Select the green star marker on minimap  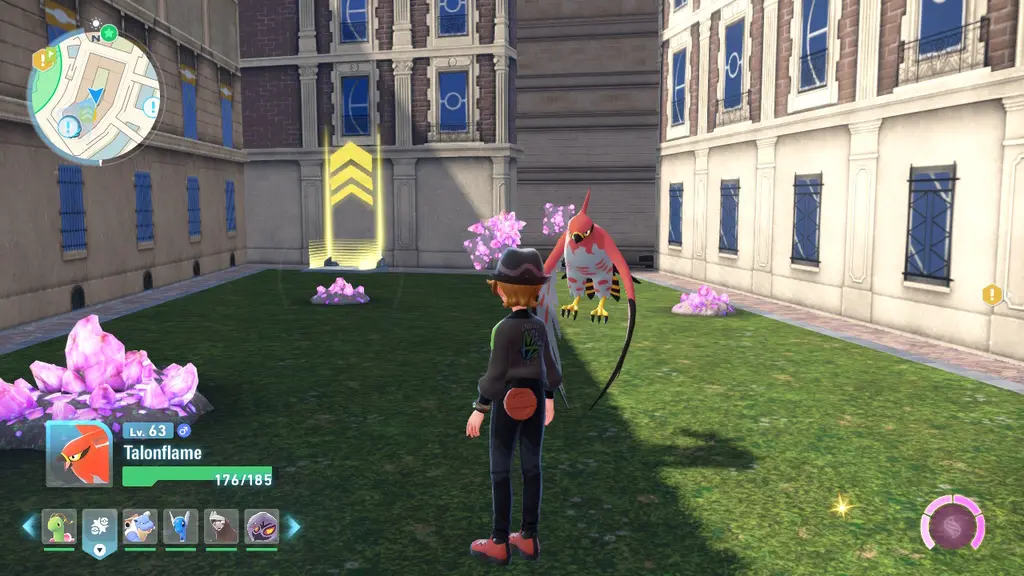click(110, 33)
